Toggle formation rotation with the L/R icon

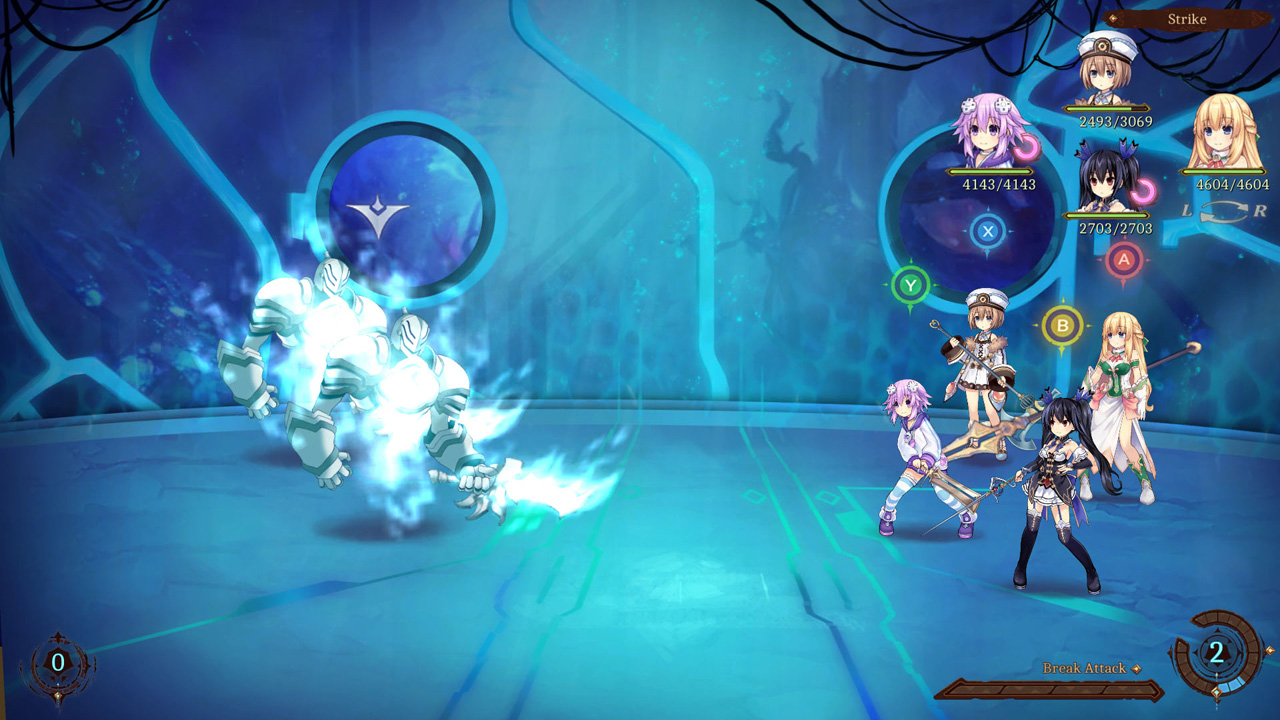pos(1220,212)
